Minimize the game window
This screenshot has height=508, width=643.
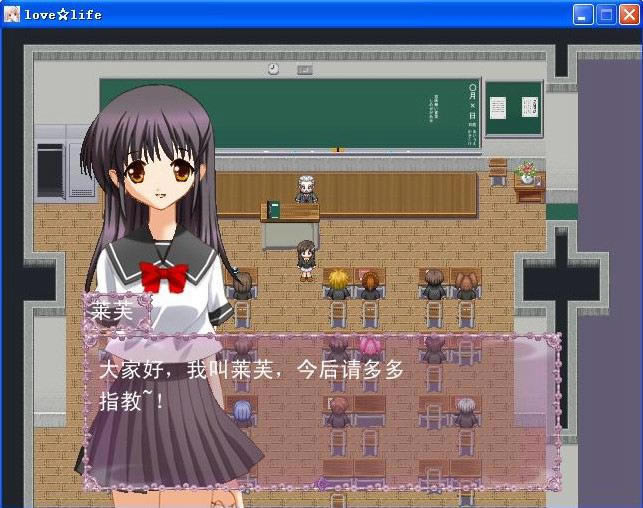coord(583,15)
